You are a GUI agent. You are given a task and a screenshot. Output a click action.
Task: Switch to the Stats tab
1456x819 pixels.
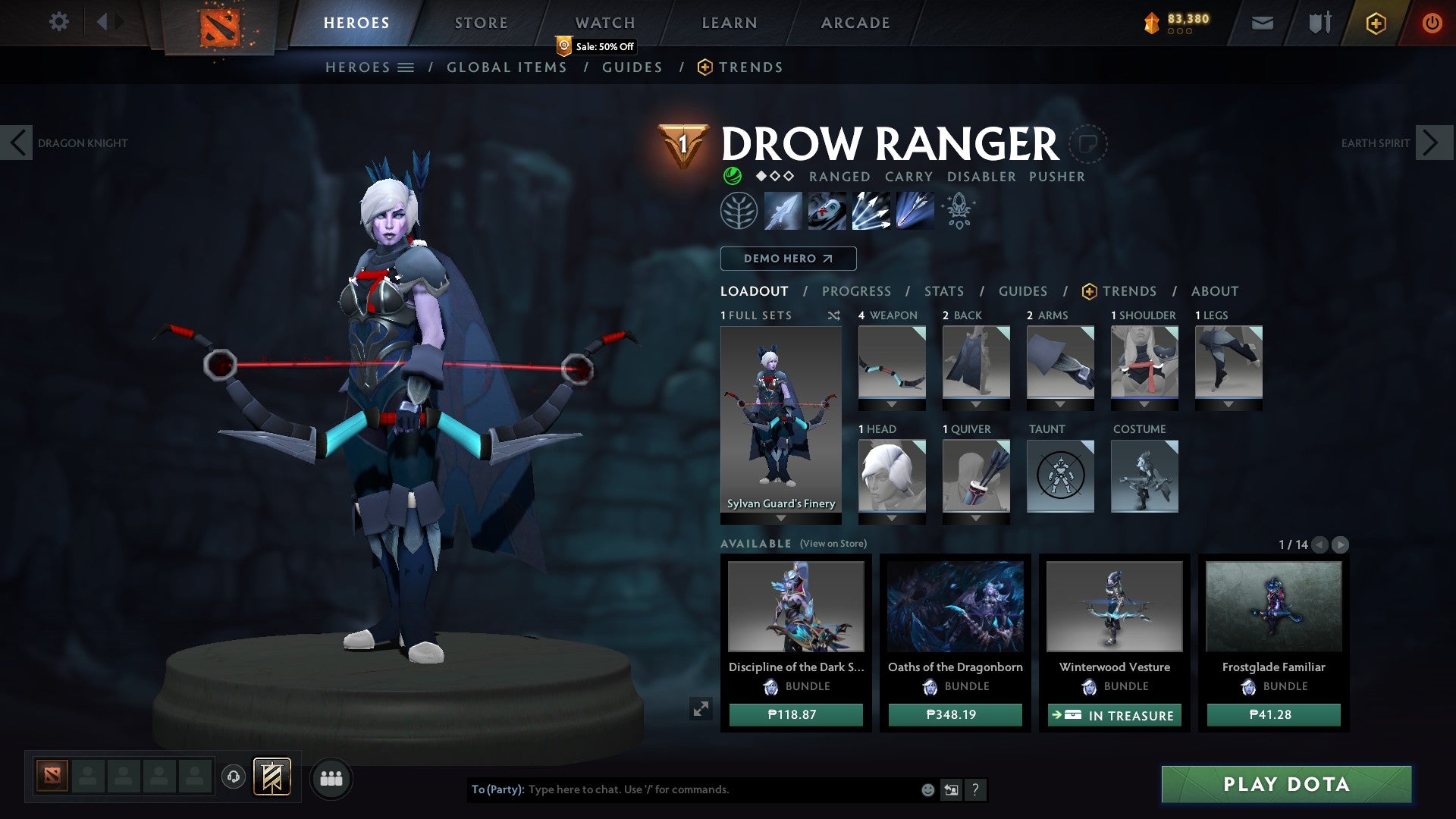pyautogui.click(x=943, y=290)
